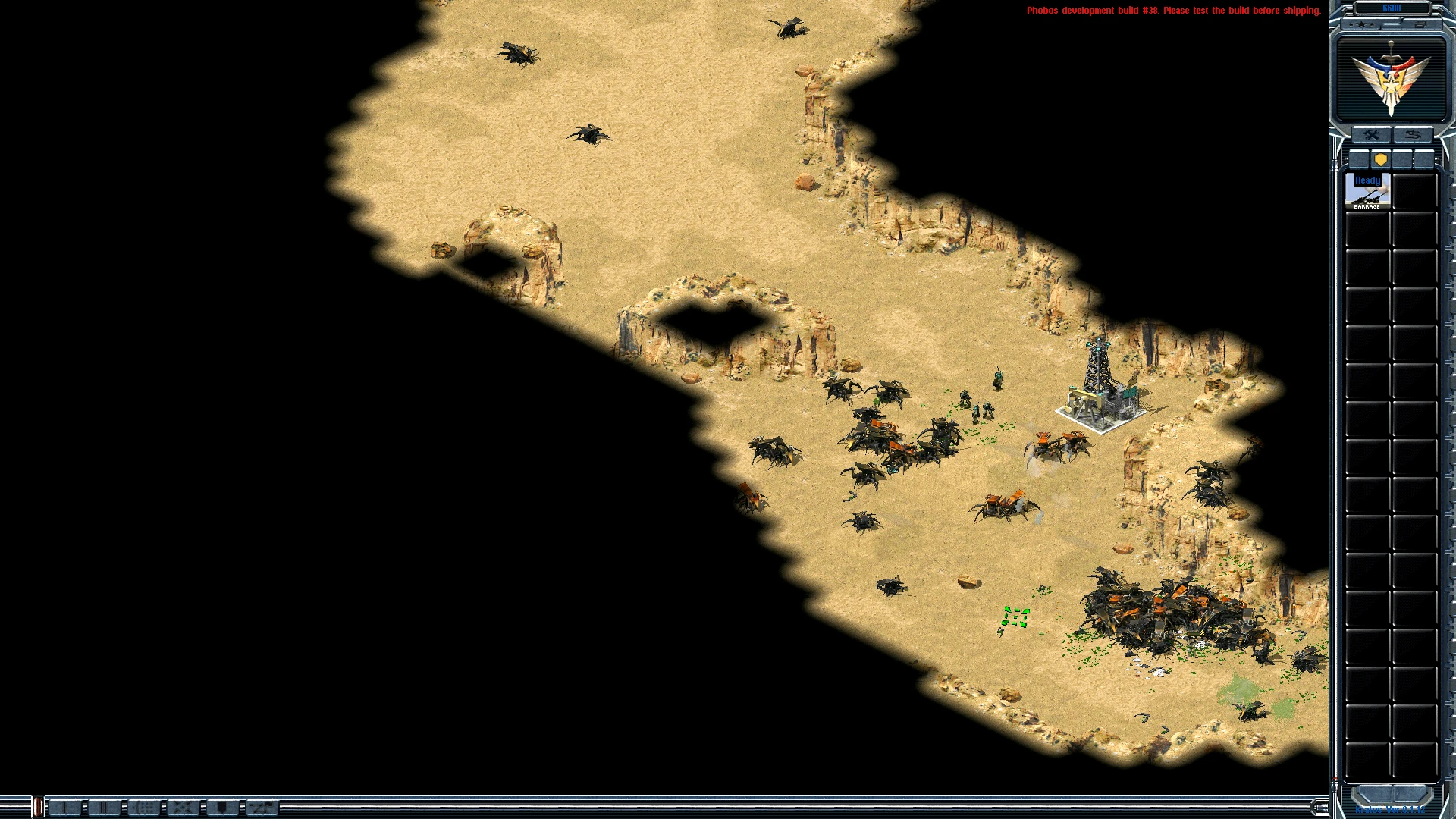Click the sell dollar-sign button

coord(1412,135)
